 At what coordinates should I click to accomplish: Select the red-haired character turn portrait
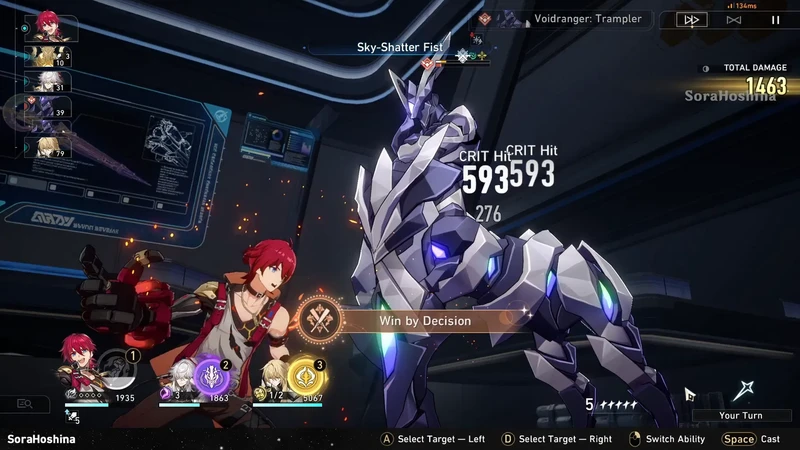(50, 25)
